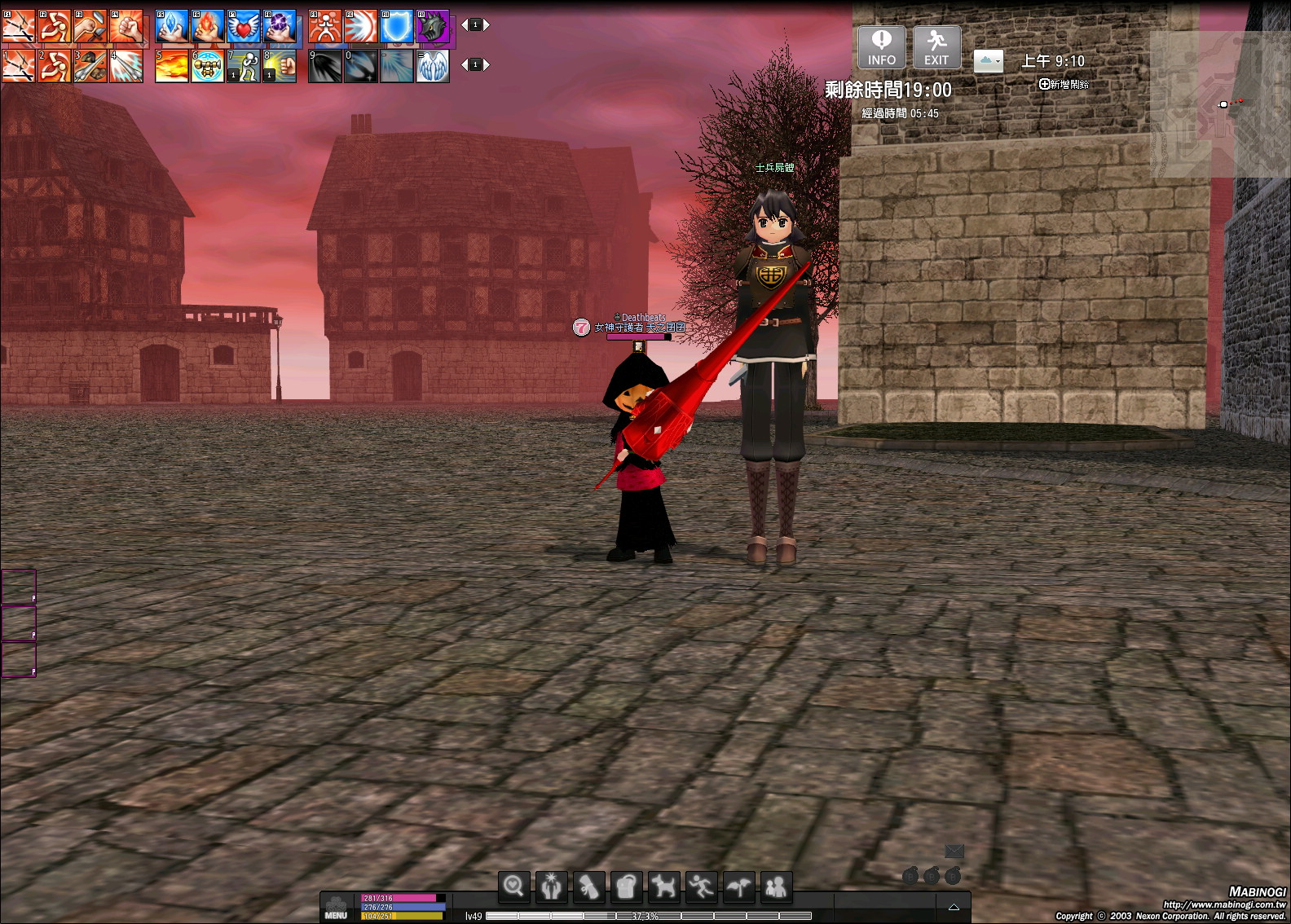1291x924 pixels.
Task: Activate the white angel wings skill
Action: click(433, 66)
